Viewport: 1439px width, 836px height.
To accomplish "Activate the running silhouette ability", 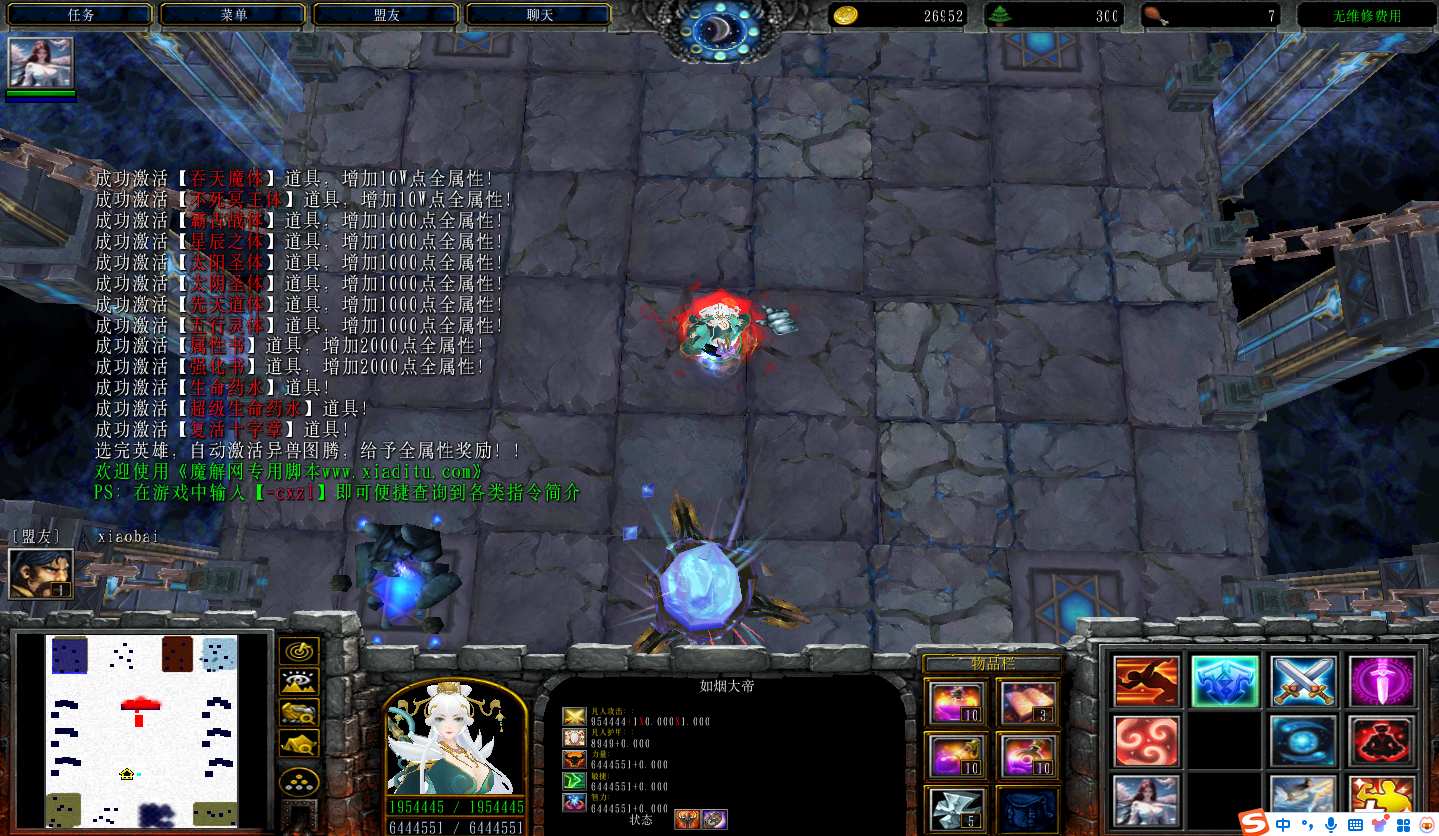I will coord(1146,681).
